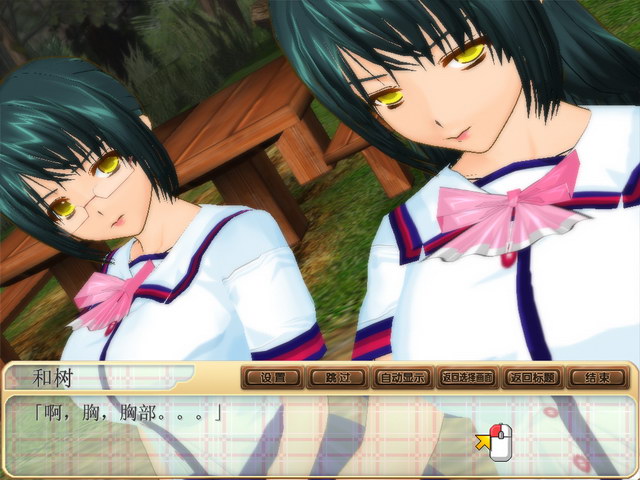Open the 设置 settings button
This screenshot has width=640, height=480.
pyautogui.click(x=272, y=378)
